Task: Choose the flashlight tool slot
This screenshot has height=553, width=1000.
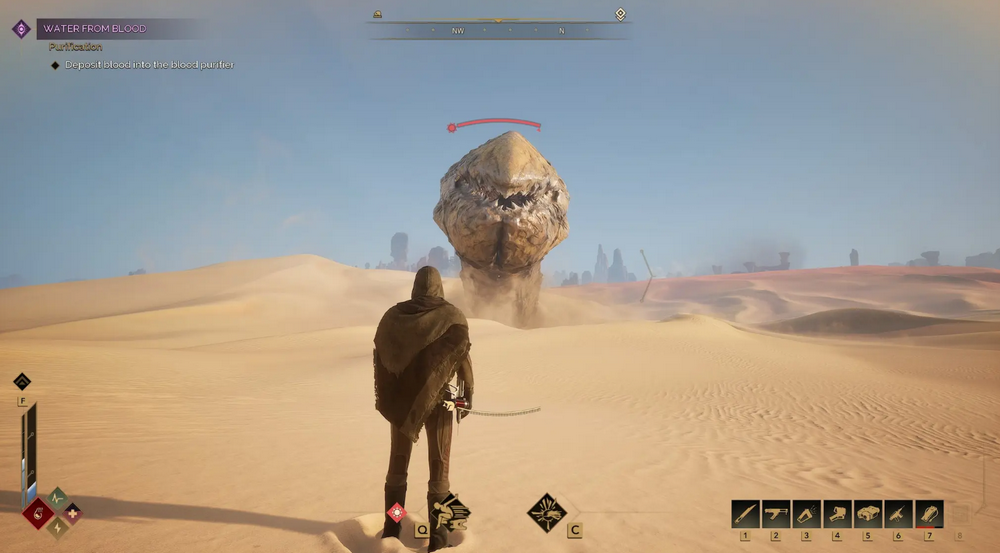Action: (807, 514)
